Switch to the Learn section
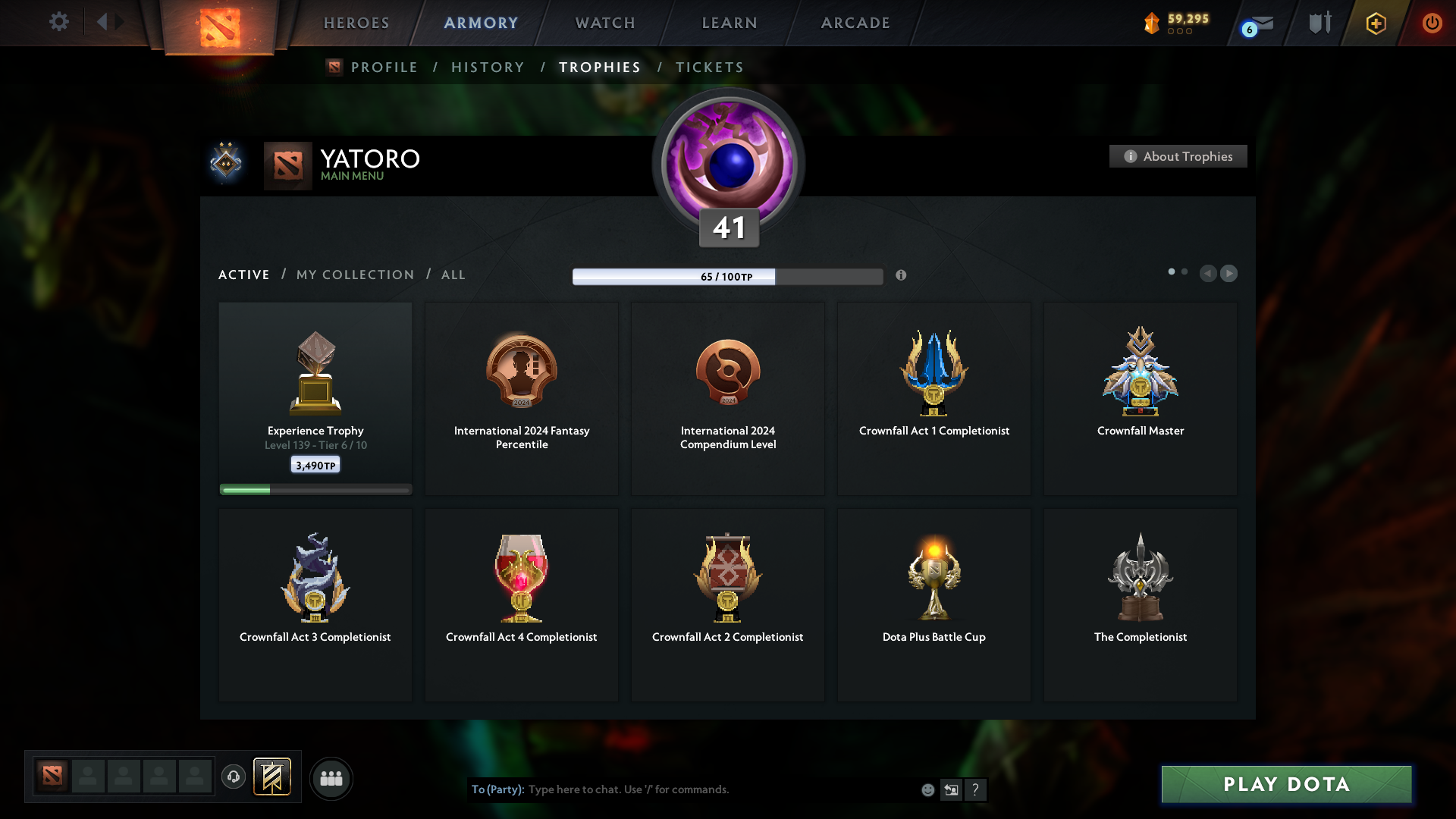 point(730,23)
